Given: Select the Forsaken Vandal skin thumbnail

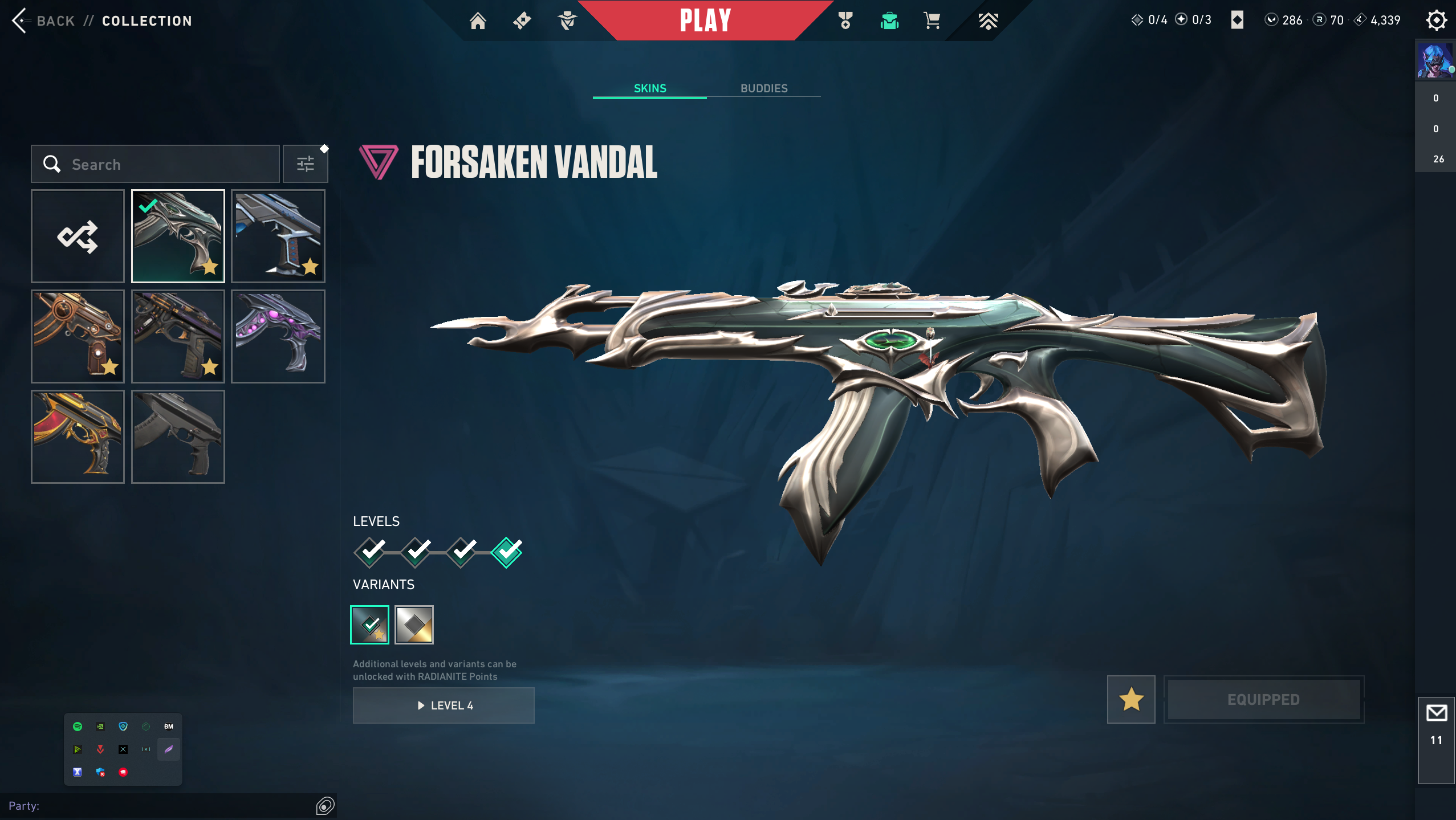Looking at the screenshot, I should pyautogui.click(x=178, y=236).
